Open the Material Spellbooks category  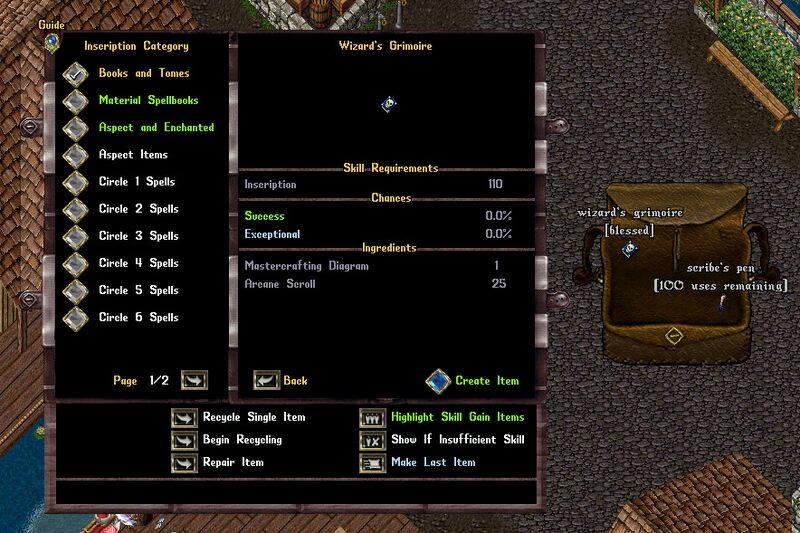point(76,101)
